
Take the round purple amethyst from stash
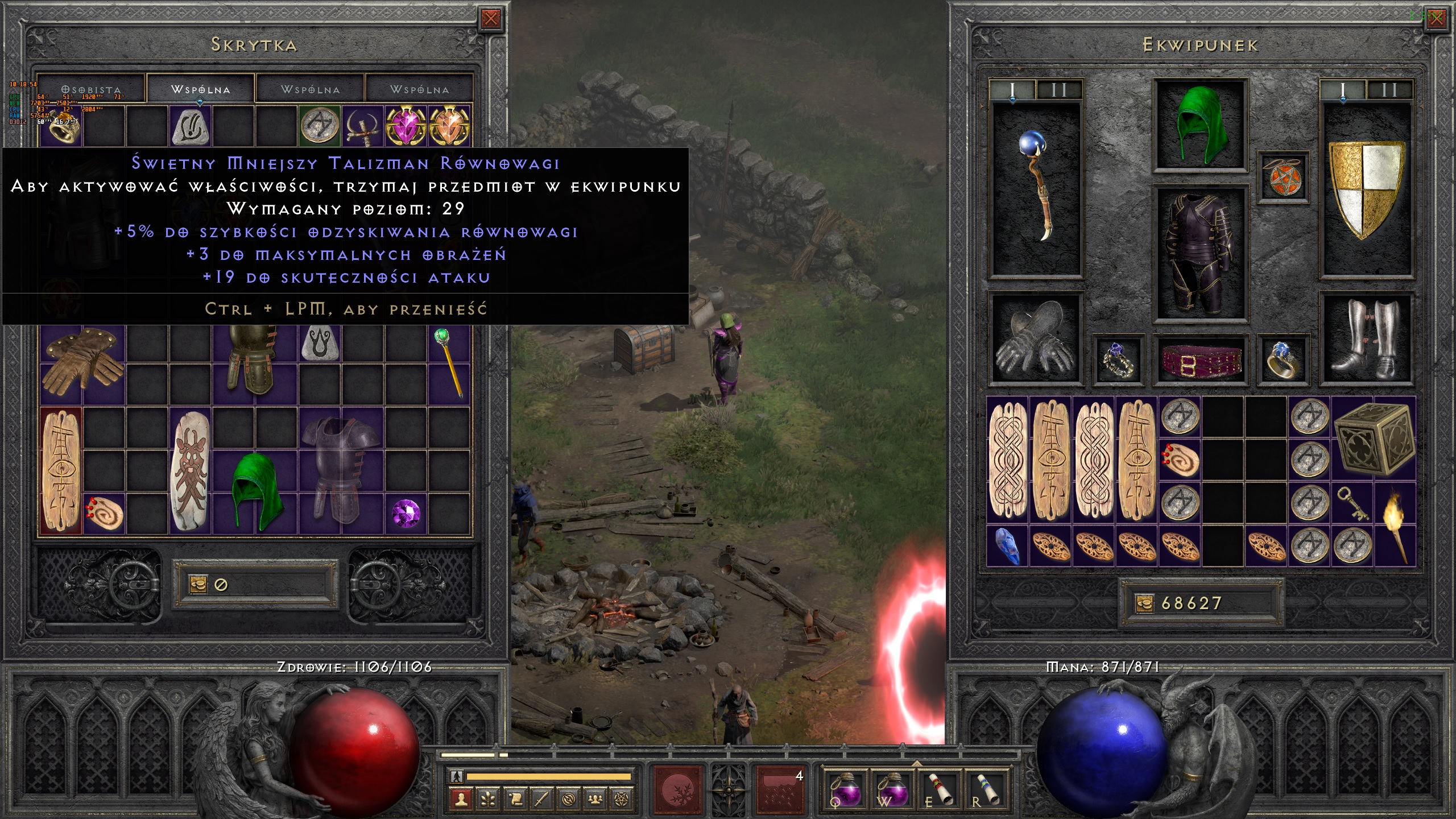(406, 513)
